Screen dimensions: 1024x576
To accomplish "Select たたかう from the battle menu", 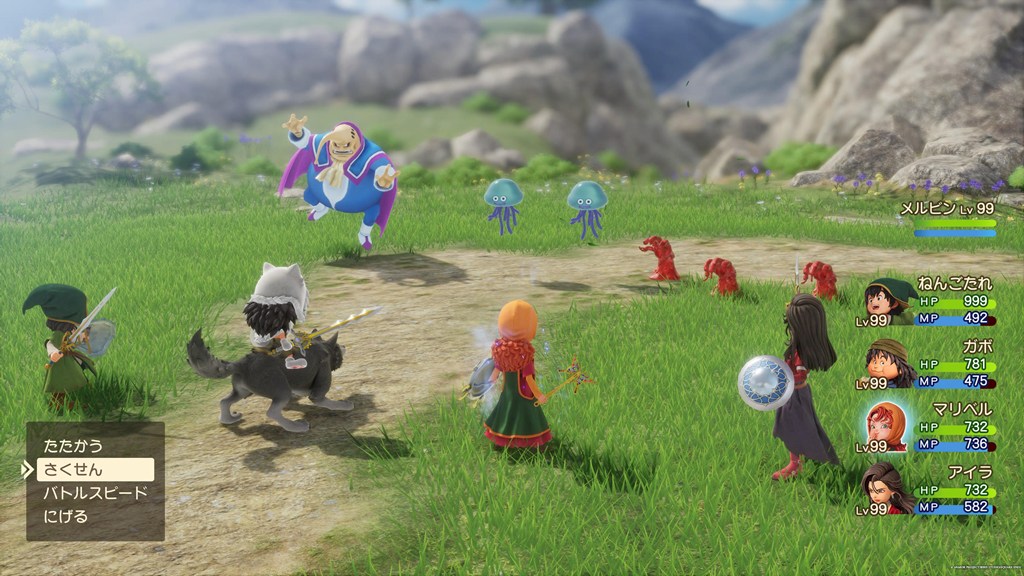I will [73, 446].
